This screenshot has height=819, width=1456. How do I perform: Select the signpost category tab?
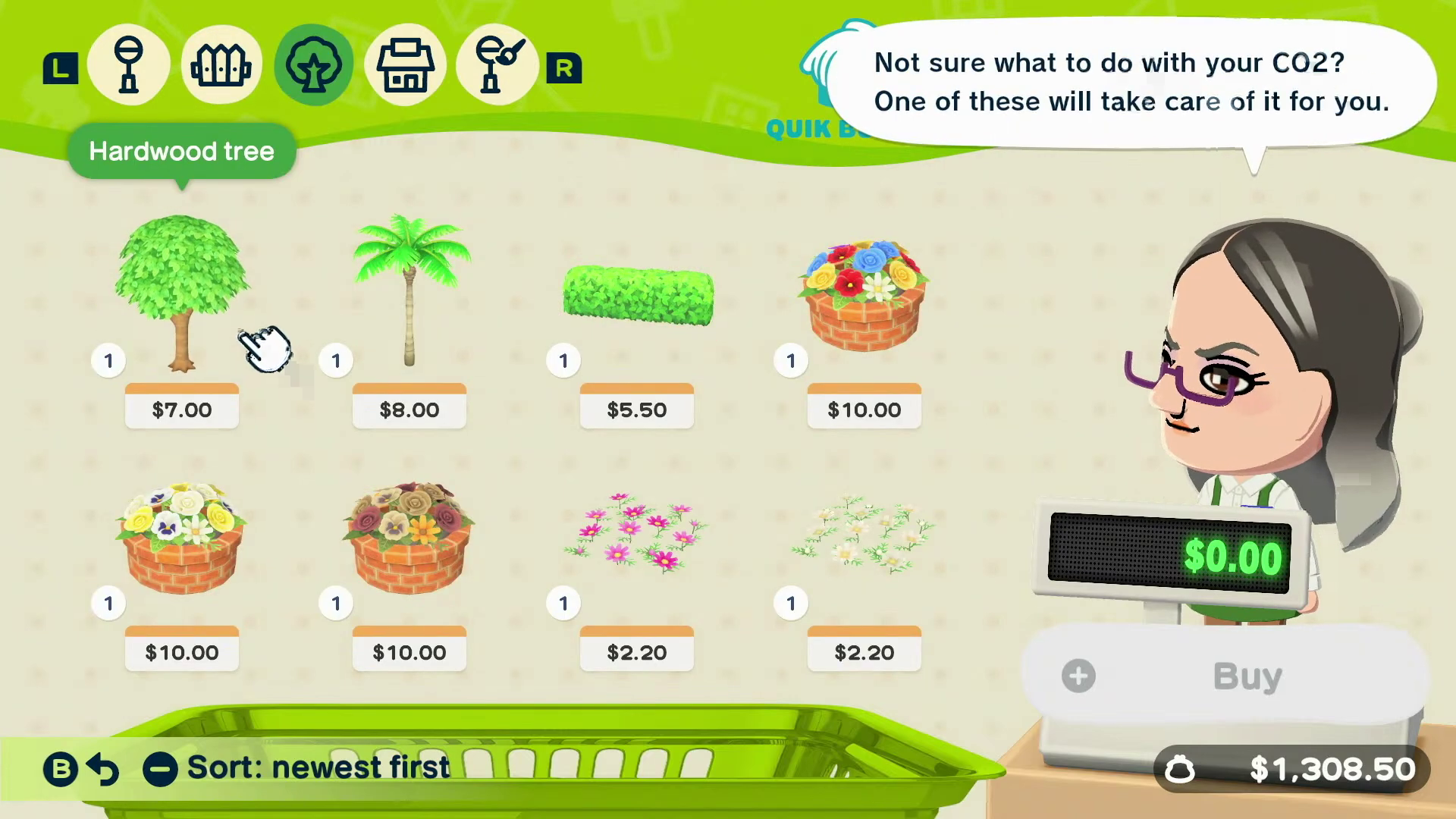click(129, 64)
